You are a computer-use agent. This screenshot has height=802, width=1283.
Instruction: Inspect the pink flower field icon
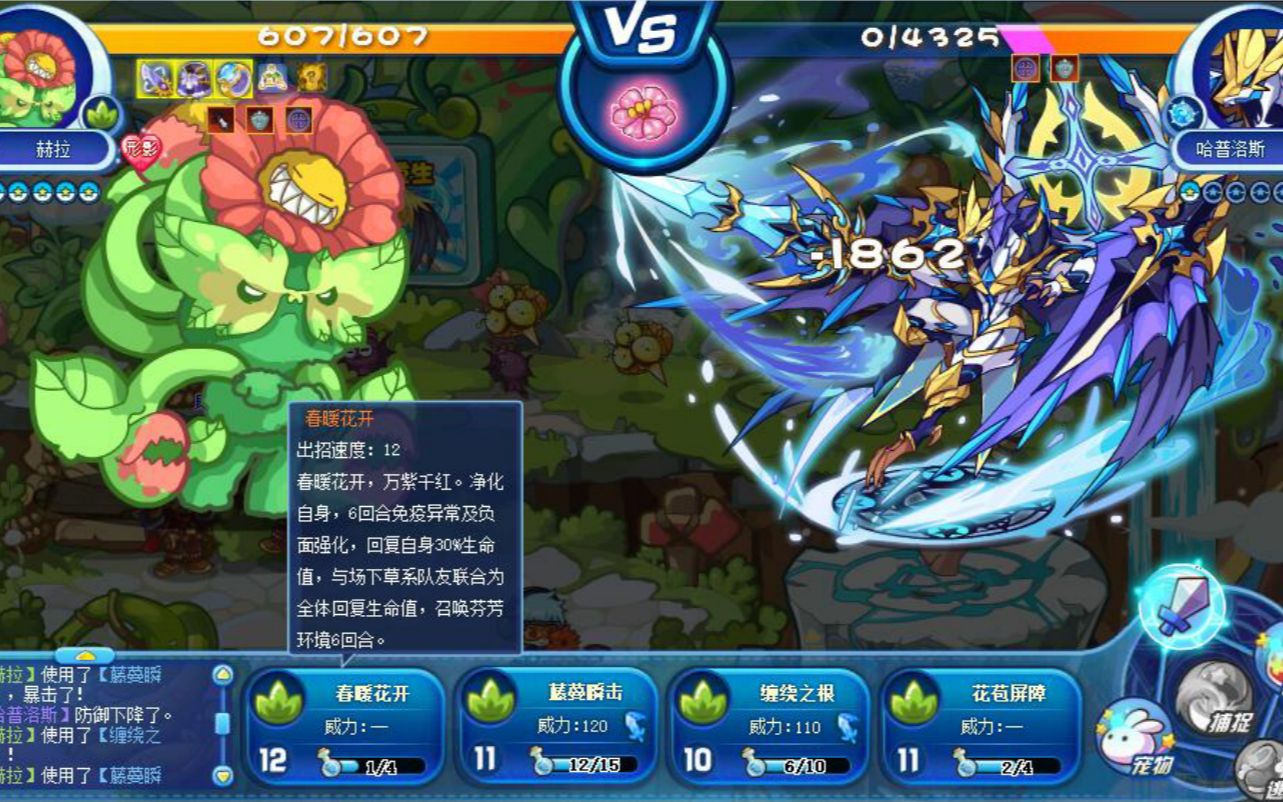click(x=643, y=113)
